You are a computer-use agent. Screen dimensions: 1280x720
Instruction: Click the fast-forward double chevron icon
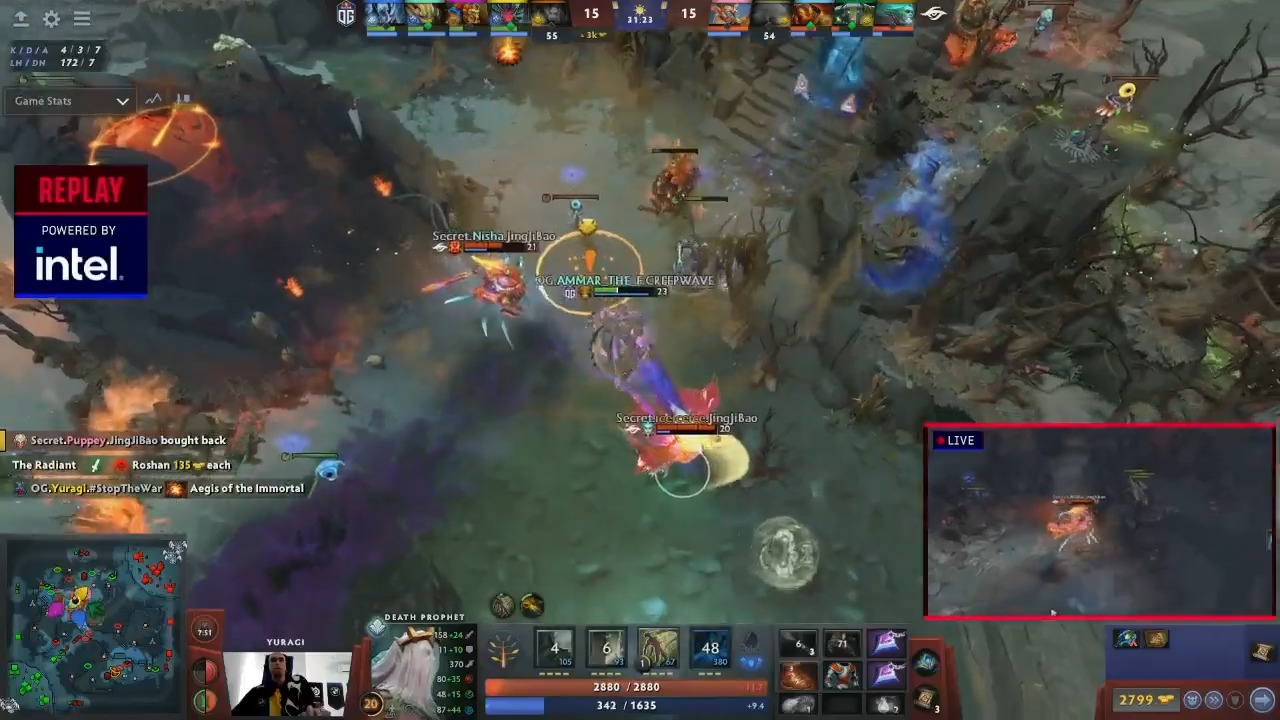tap(1214, 700)
